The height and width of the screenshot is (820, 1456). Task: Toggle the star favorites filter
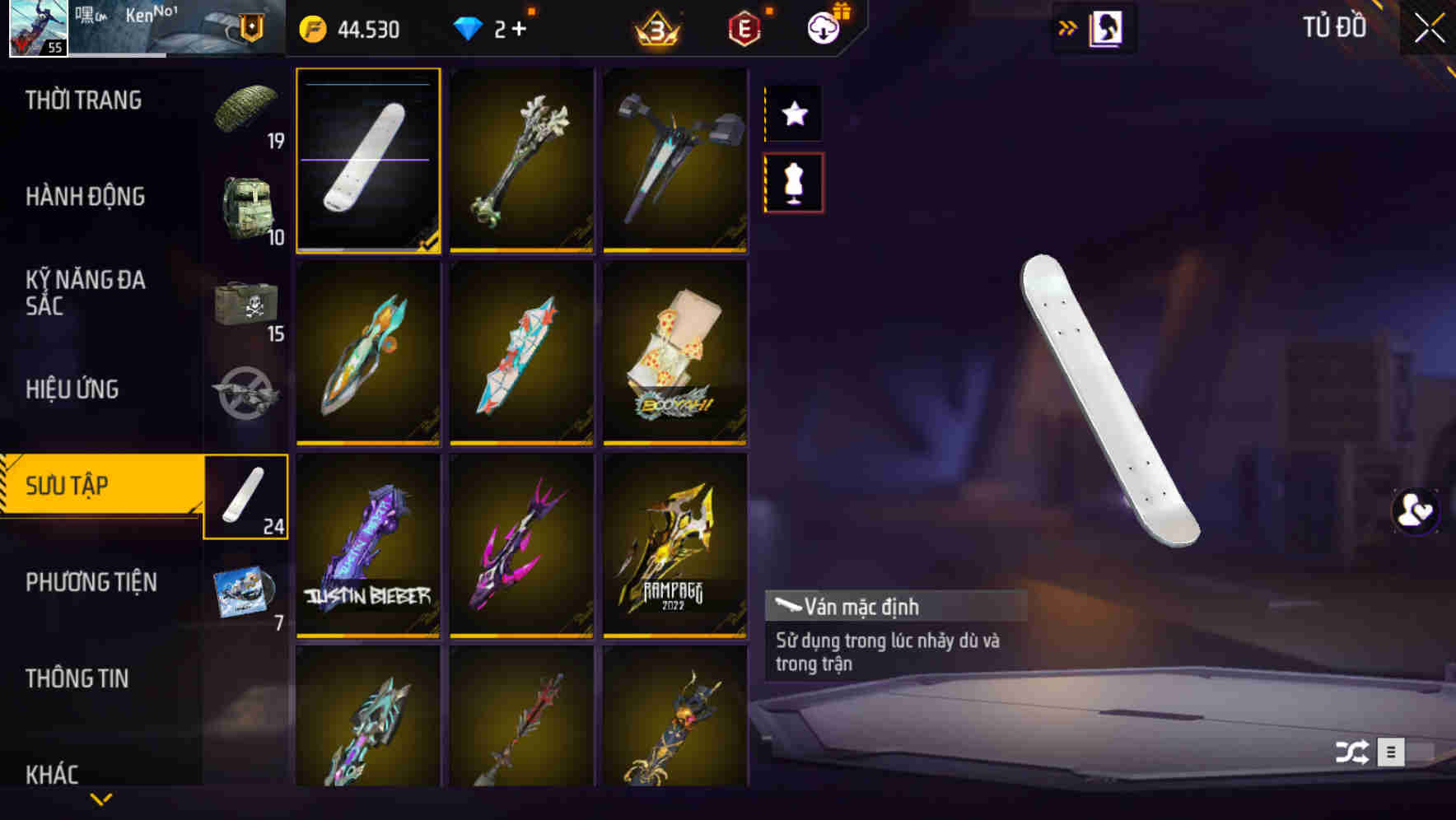[x=794, y=114]
